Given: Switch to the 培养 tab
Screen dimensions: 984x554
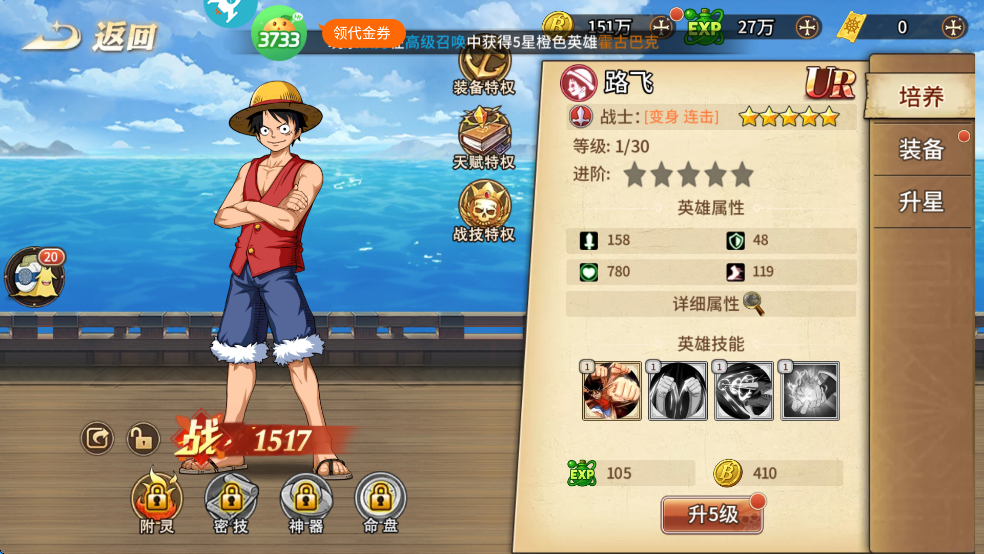Looking at the screenshot, I should 921,97.
